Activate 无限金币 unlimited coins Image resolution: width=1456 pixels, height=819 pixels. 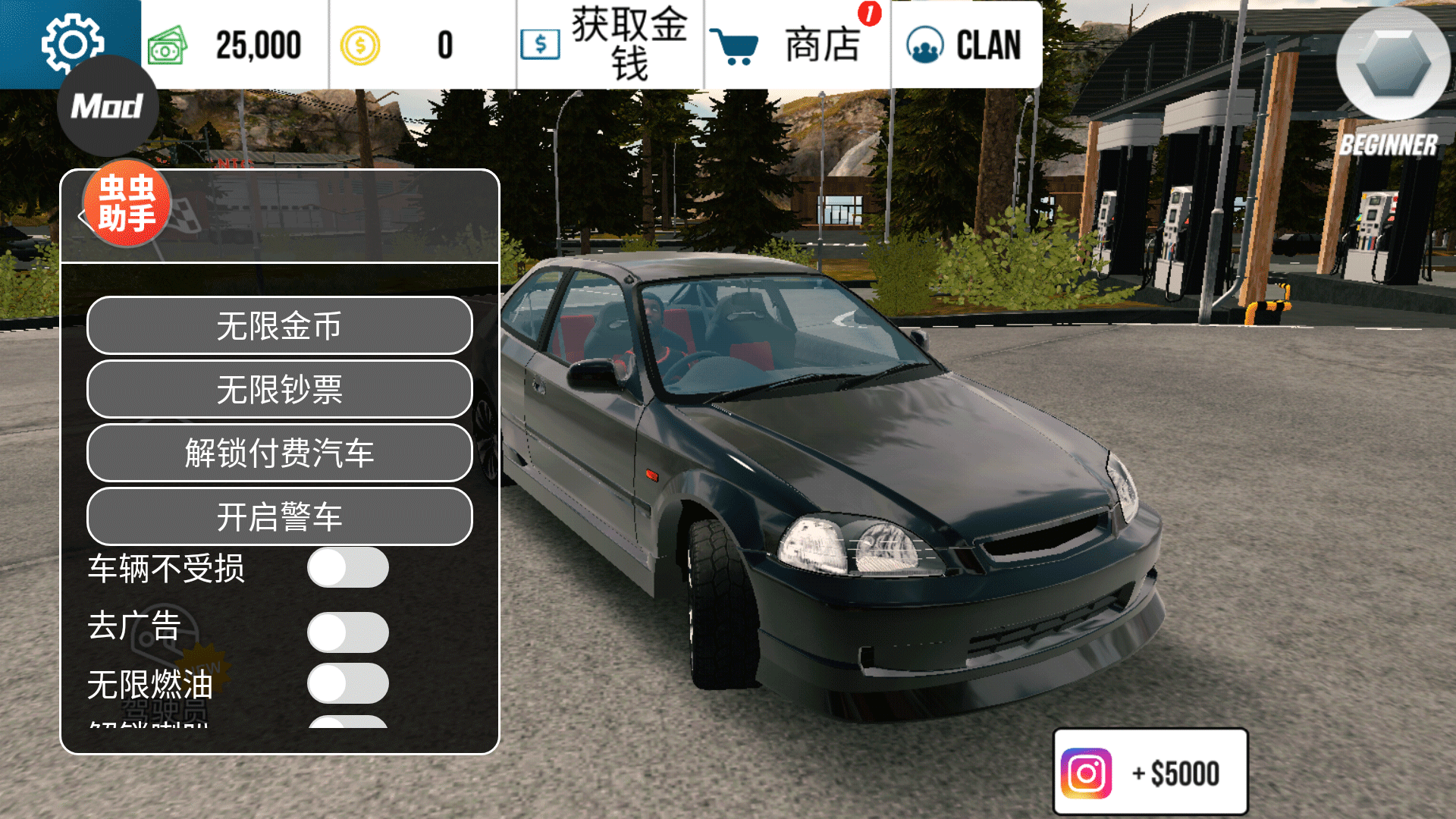279,325
